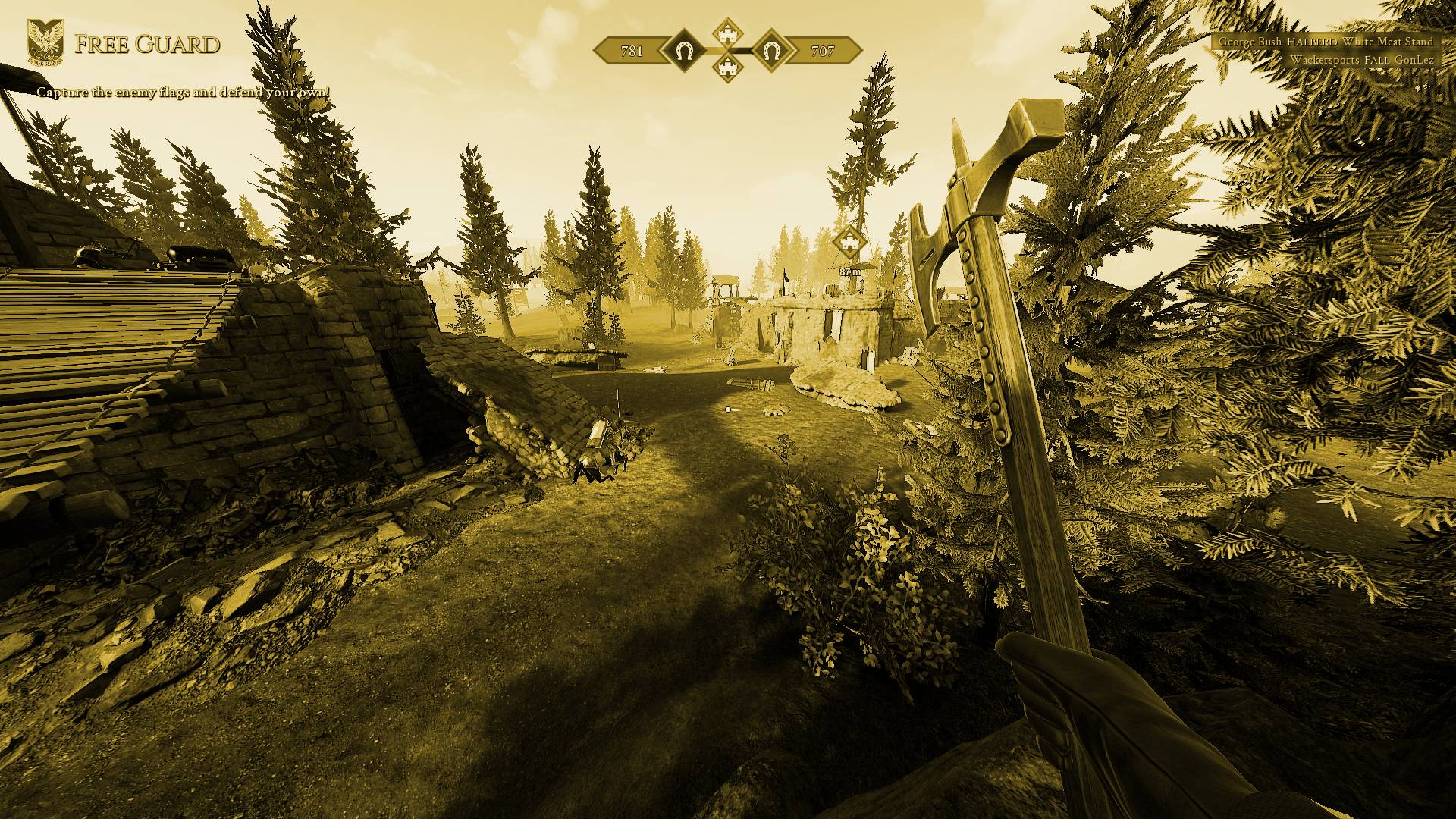The width and height of the screenshot is (1456, 819).
Task: Click the objective text about capturing enemy flags
Action: (x=184, y=93)
